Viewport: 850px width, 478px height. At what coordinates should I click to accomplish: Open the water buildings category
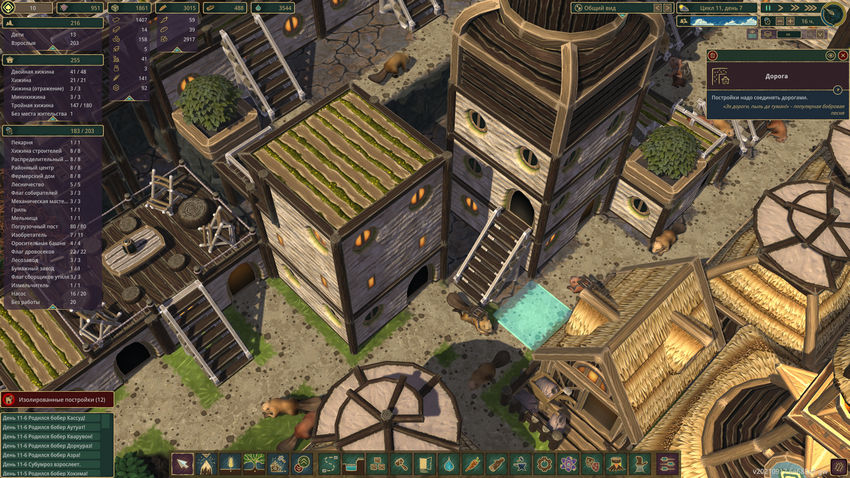tap(449, 464)
